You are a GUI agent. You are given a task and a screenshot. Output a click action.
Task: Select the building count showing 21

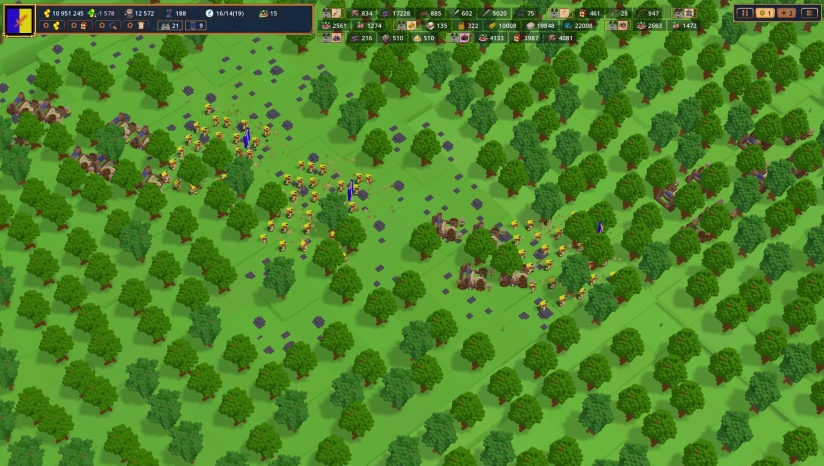pos(171,25)
